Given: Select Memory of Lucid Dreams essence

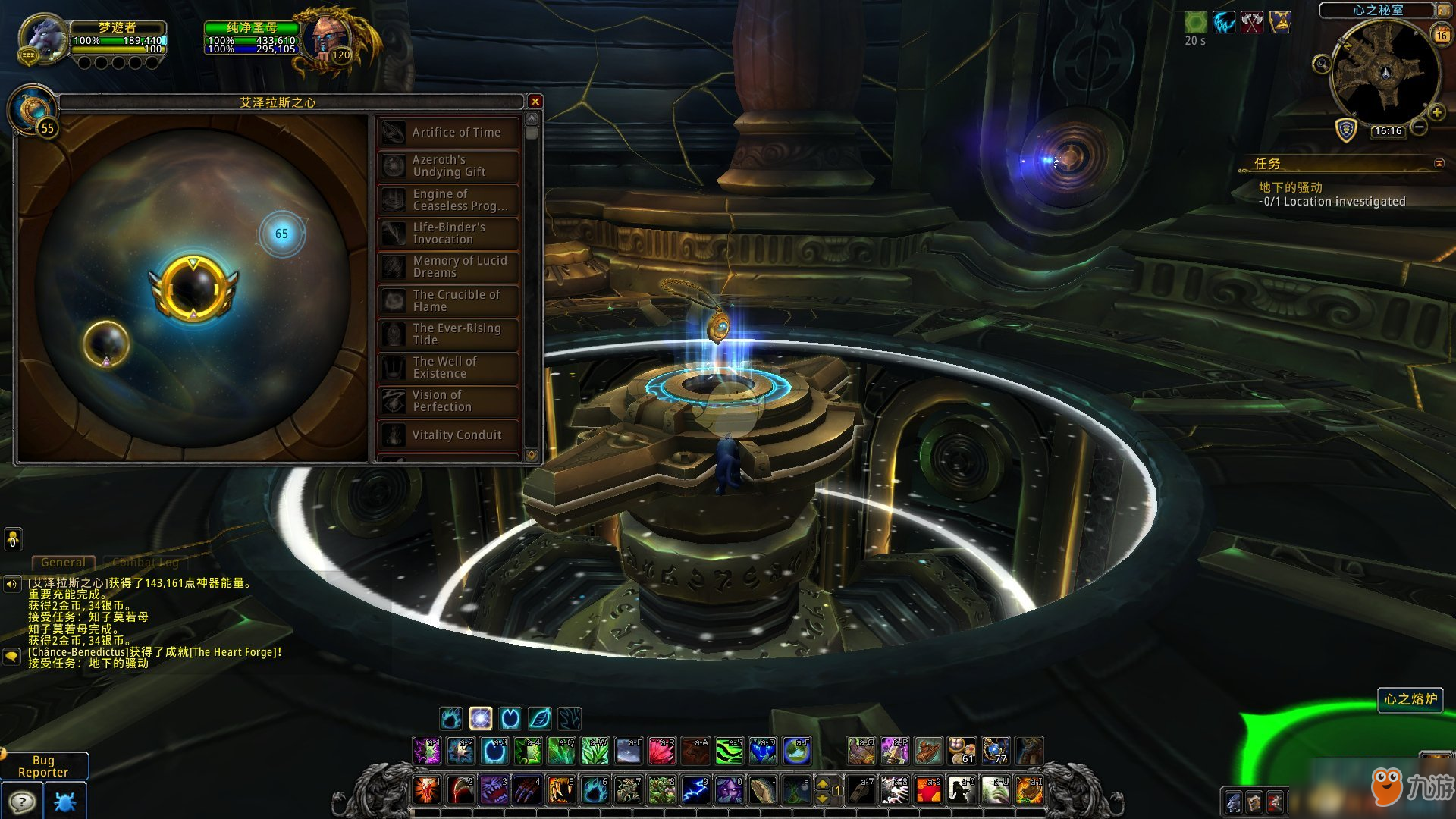Looking at the screenshot, I should tap(448, 267).
